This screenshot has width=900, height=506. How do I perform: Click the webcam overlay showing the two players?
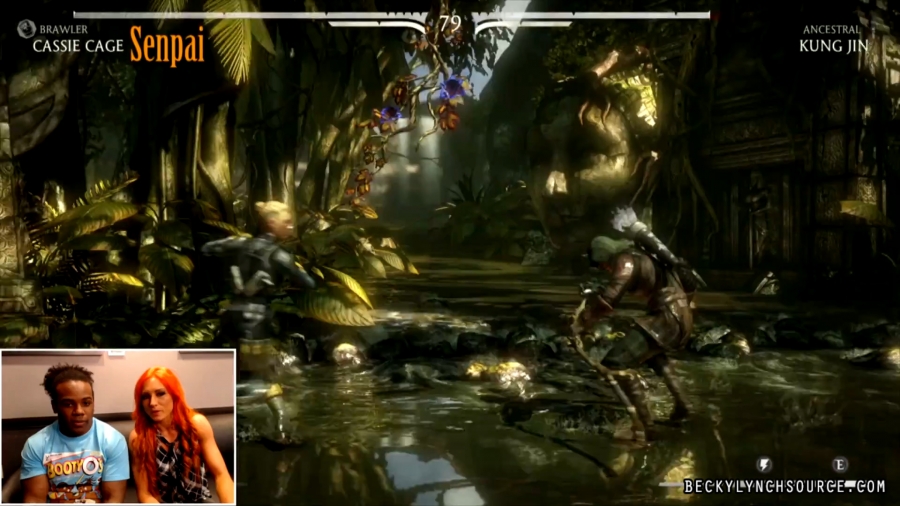tap(118, 426)
